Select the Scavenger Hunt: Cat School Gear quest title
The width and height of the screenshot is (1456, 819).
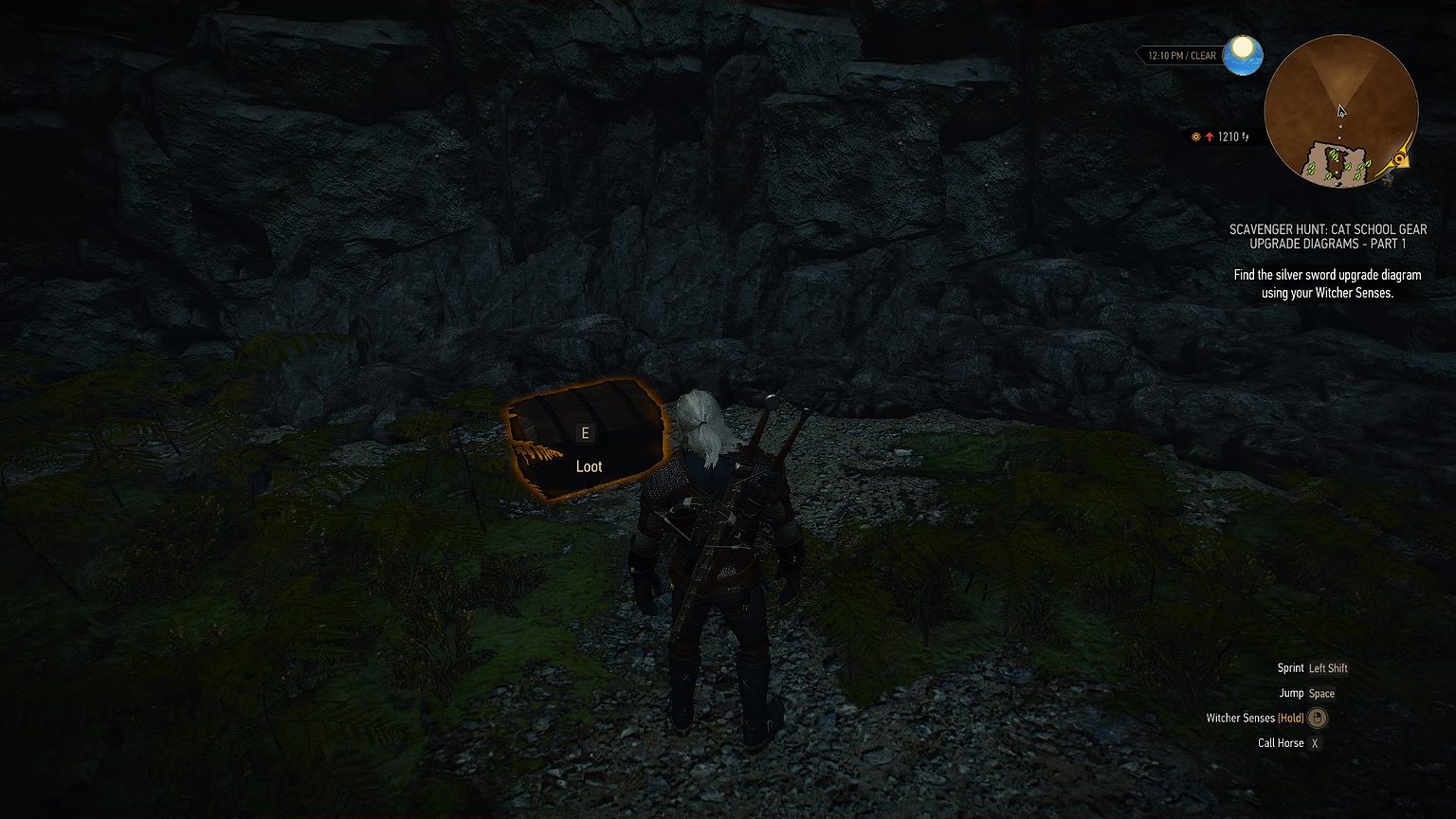1327,236
